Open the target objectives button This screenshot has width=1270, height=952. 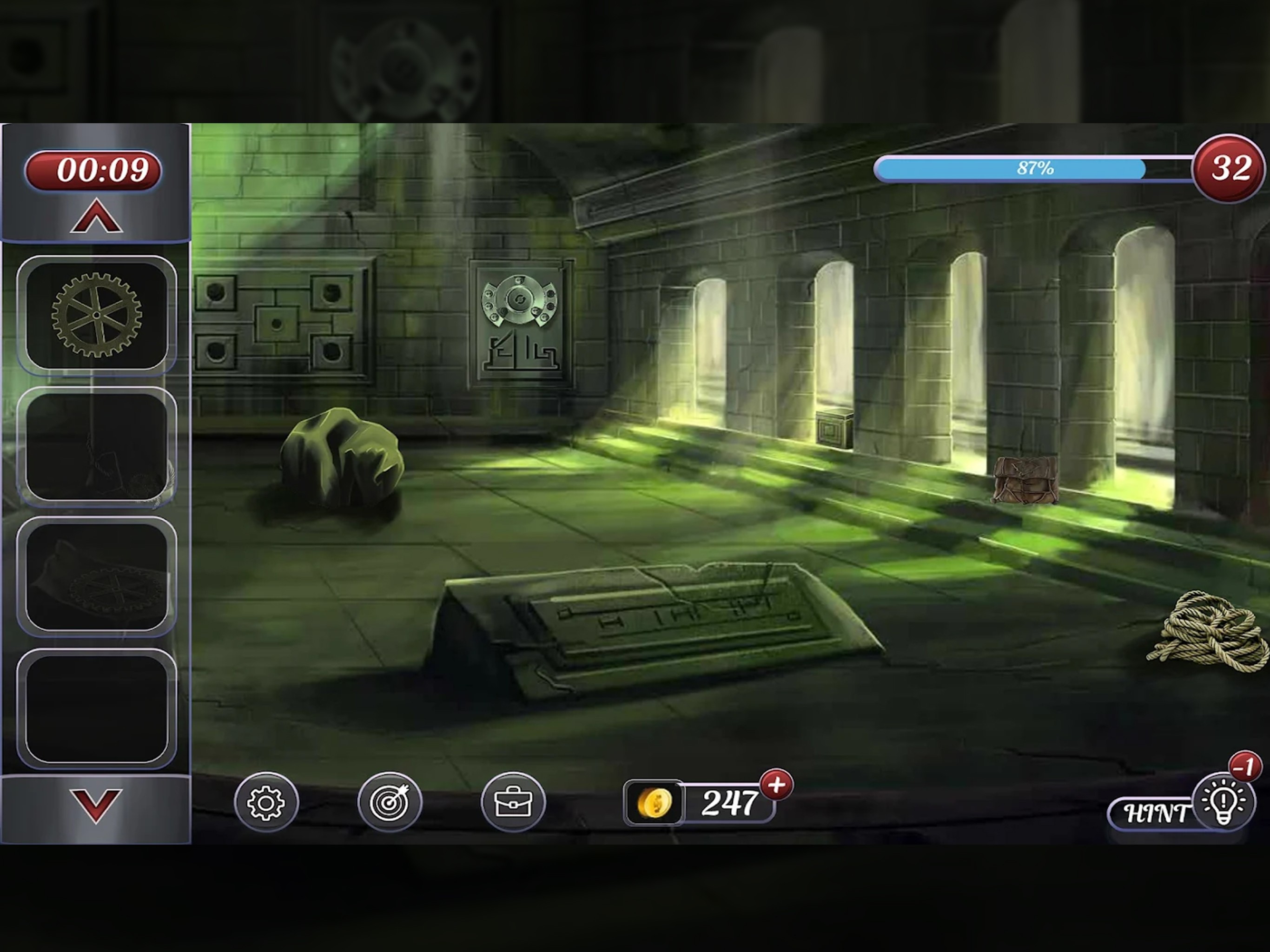[x=390, y=801]
